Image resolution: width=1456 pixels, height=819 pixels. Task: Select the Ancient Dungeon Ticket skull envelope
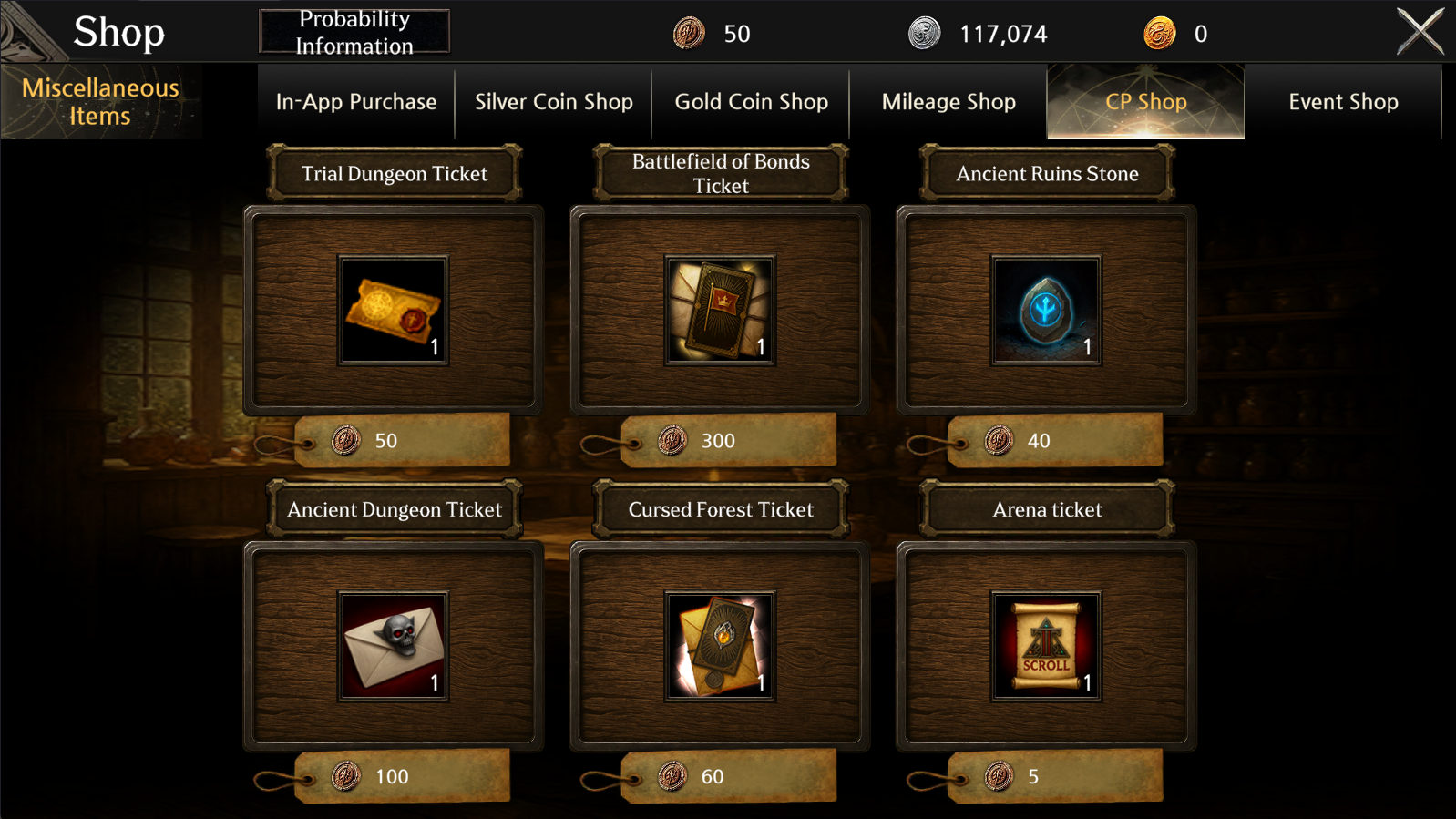tap(394, 647)
